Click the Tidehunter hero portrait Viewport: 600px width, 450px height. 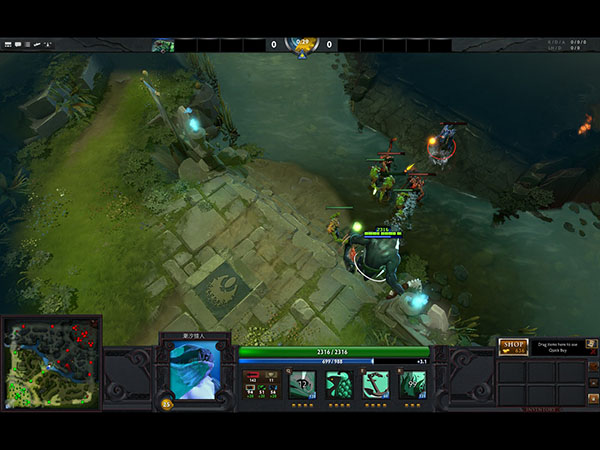click(x=196, y=366)
